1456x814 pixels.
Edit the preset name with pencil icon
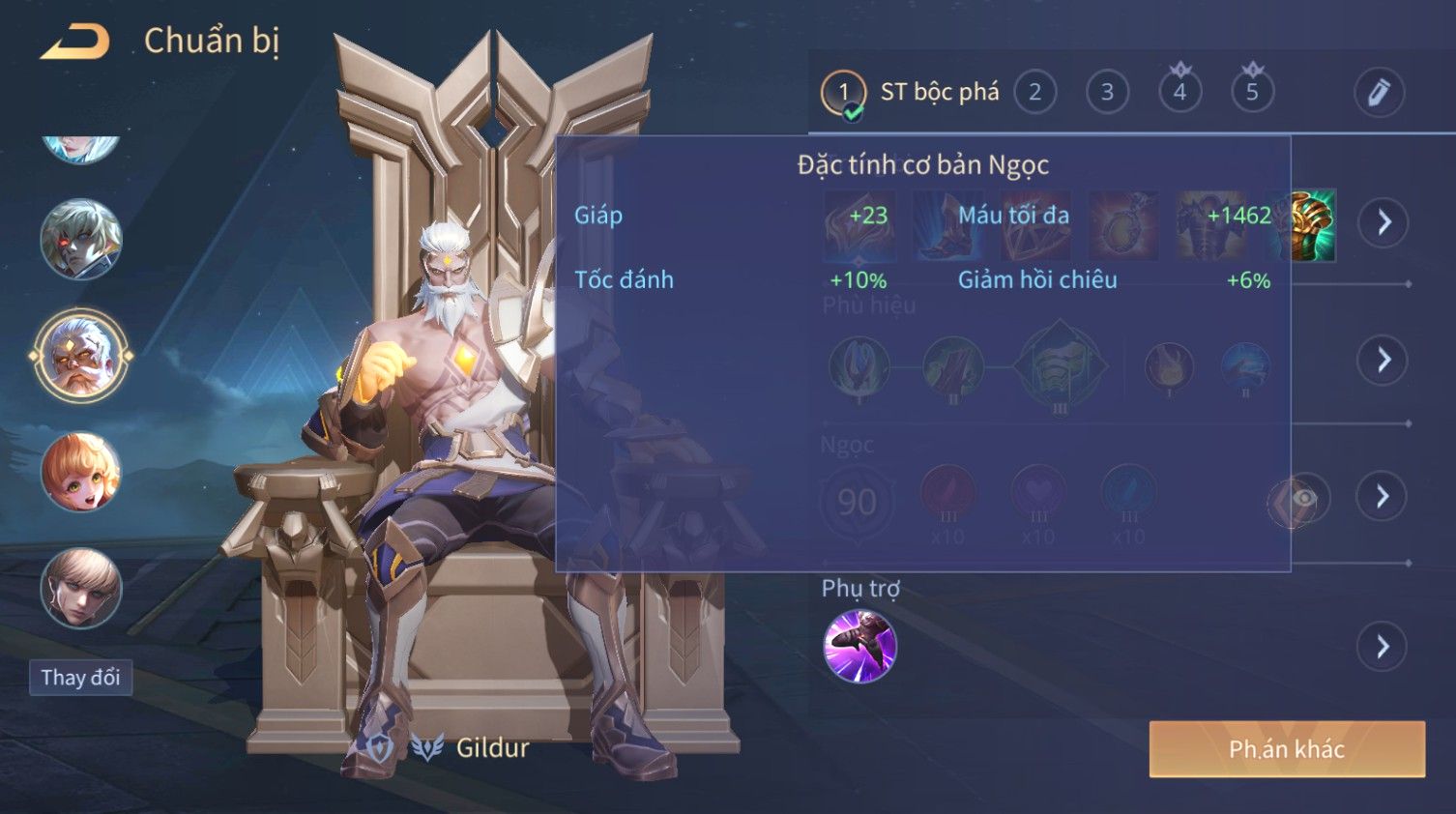[1378, 93]
